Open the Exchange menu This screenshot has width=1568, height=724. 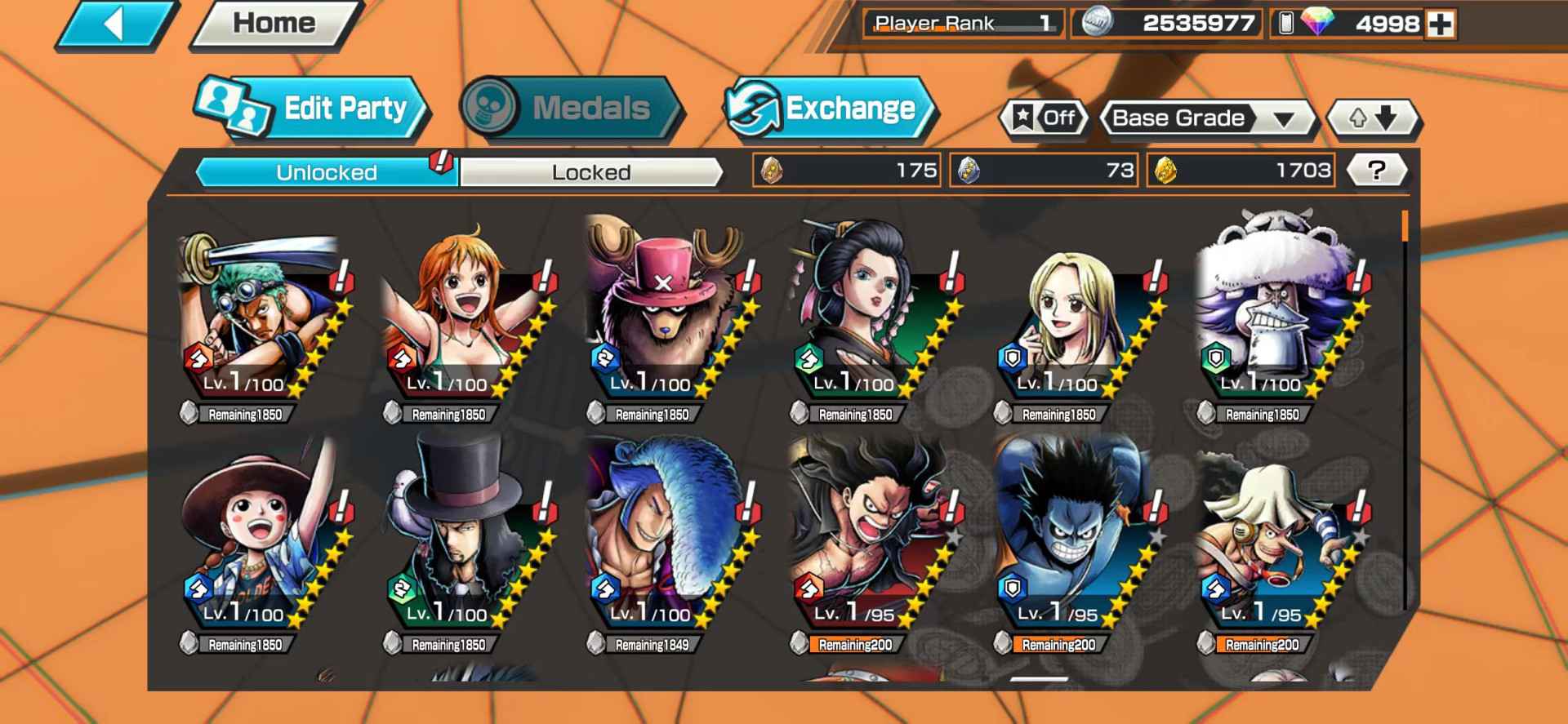830,109
